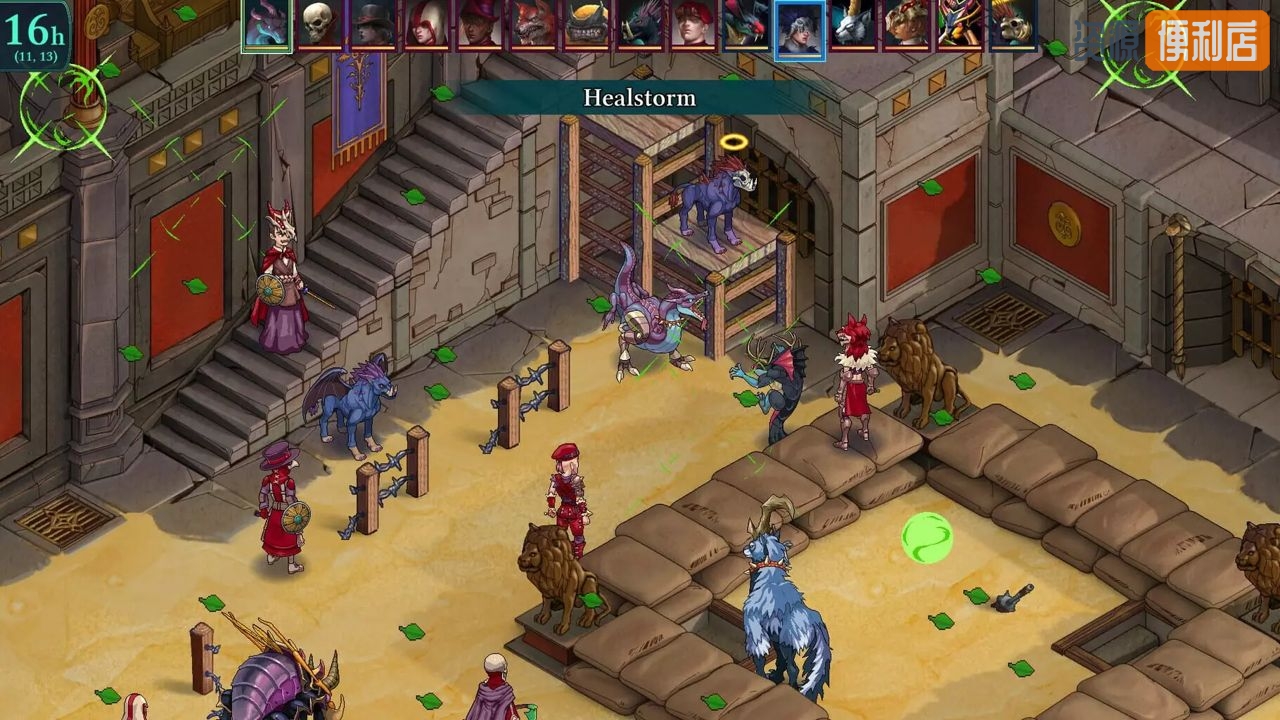The image size is (1280, 720).
Task: Select the pink and green creature portrait
Action: click(959, 24)
